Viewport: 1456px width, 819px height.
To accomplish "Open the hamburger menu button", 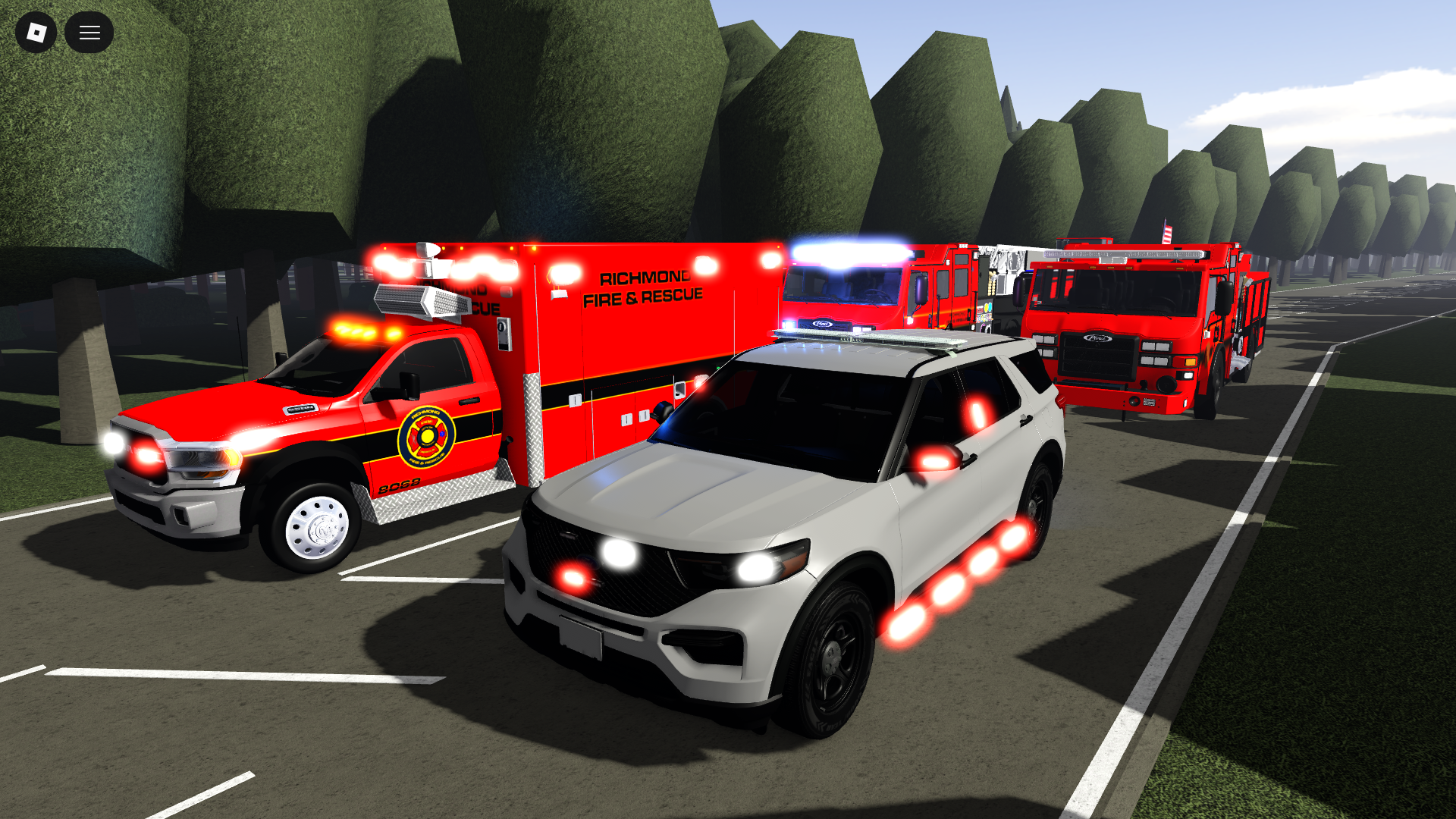I will pyautogui.click(x=89, y=32).
